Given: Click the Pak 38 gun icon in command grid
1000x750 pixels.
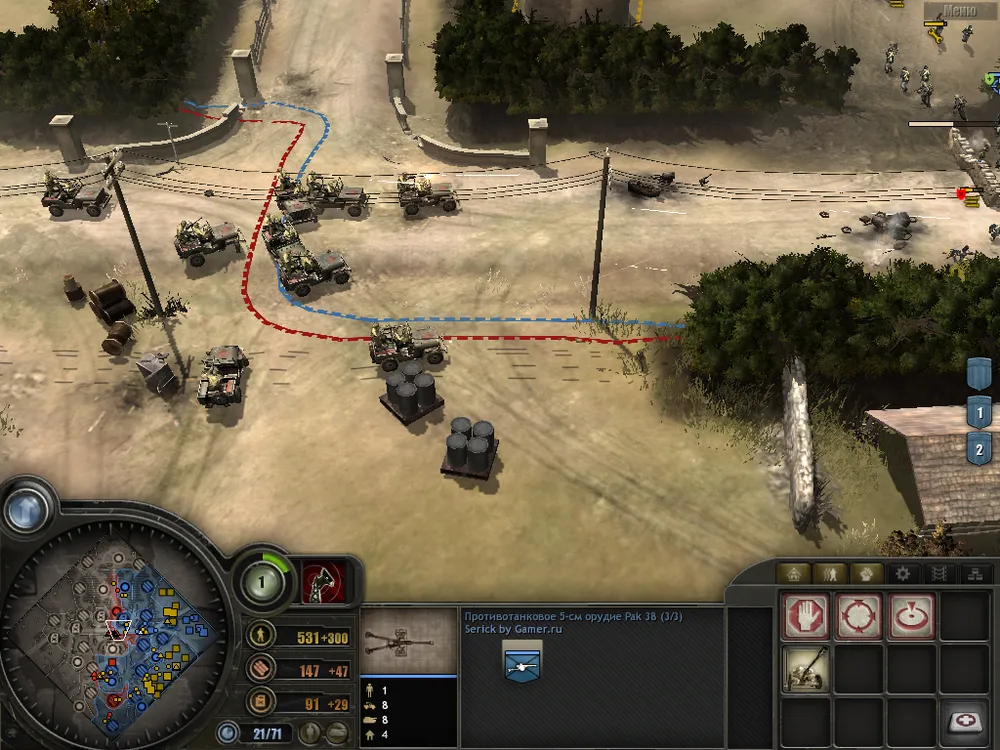Looking at the screenshot, I should pos(806,669).
